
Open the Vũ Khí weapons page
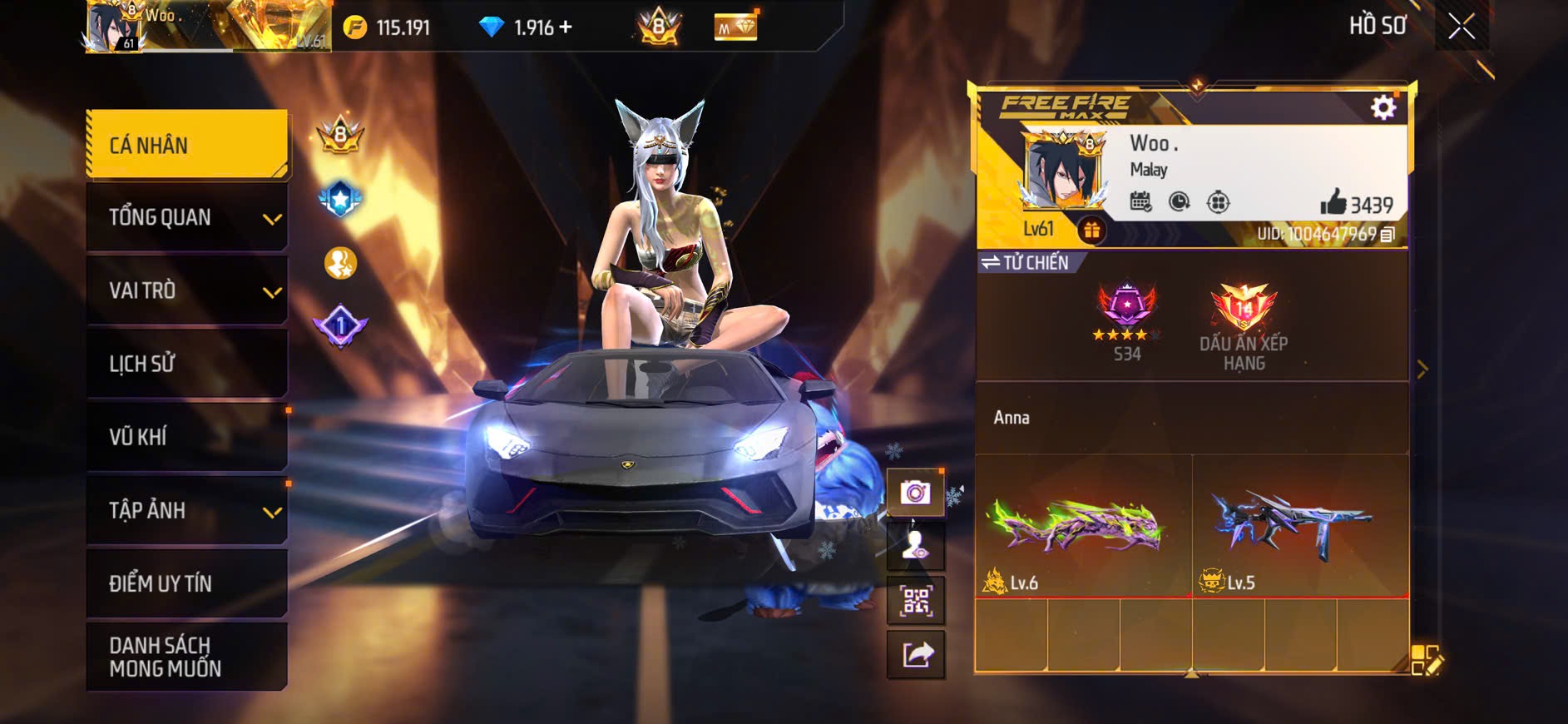tap(187, 437)
